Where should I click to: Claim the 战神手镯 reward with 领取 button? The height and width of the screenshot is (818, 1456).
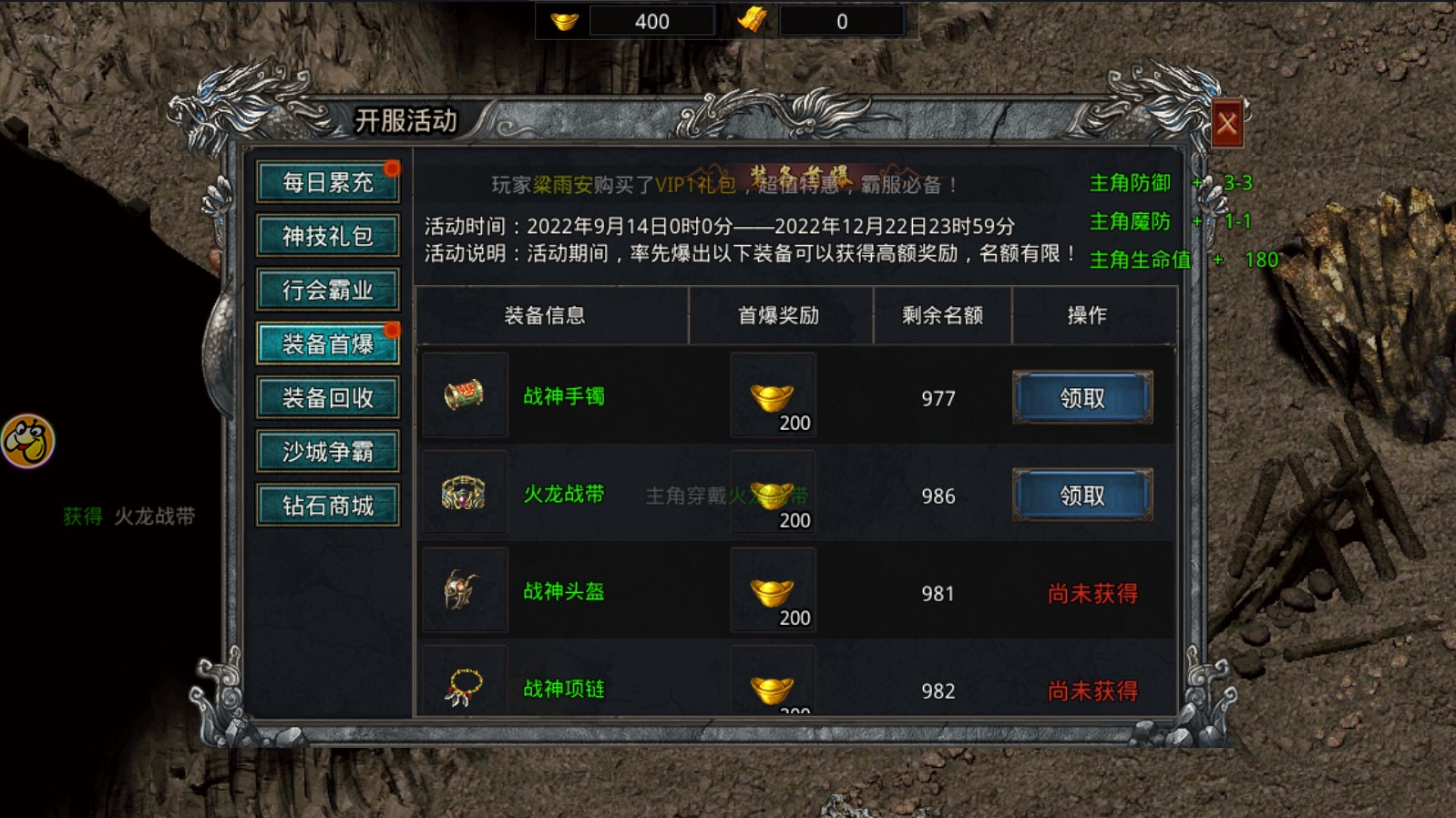(1082, 398)
